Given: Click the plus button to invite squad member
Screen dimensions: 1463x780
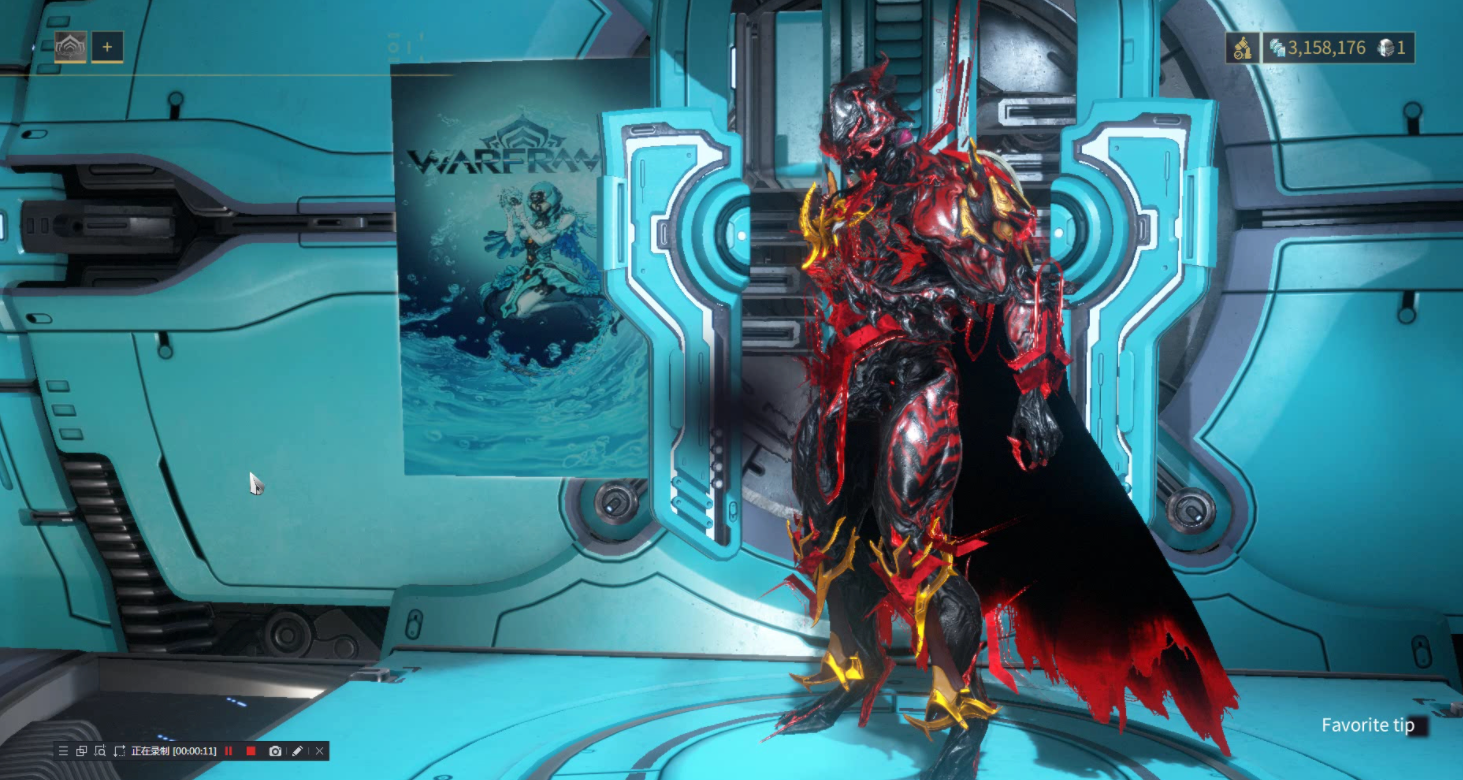Looking at the screenshot, I should (x=107, y=47).
